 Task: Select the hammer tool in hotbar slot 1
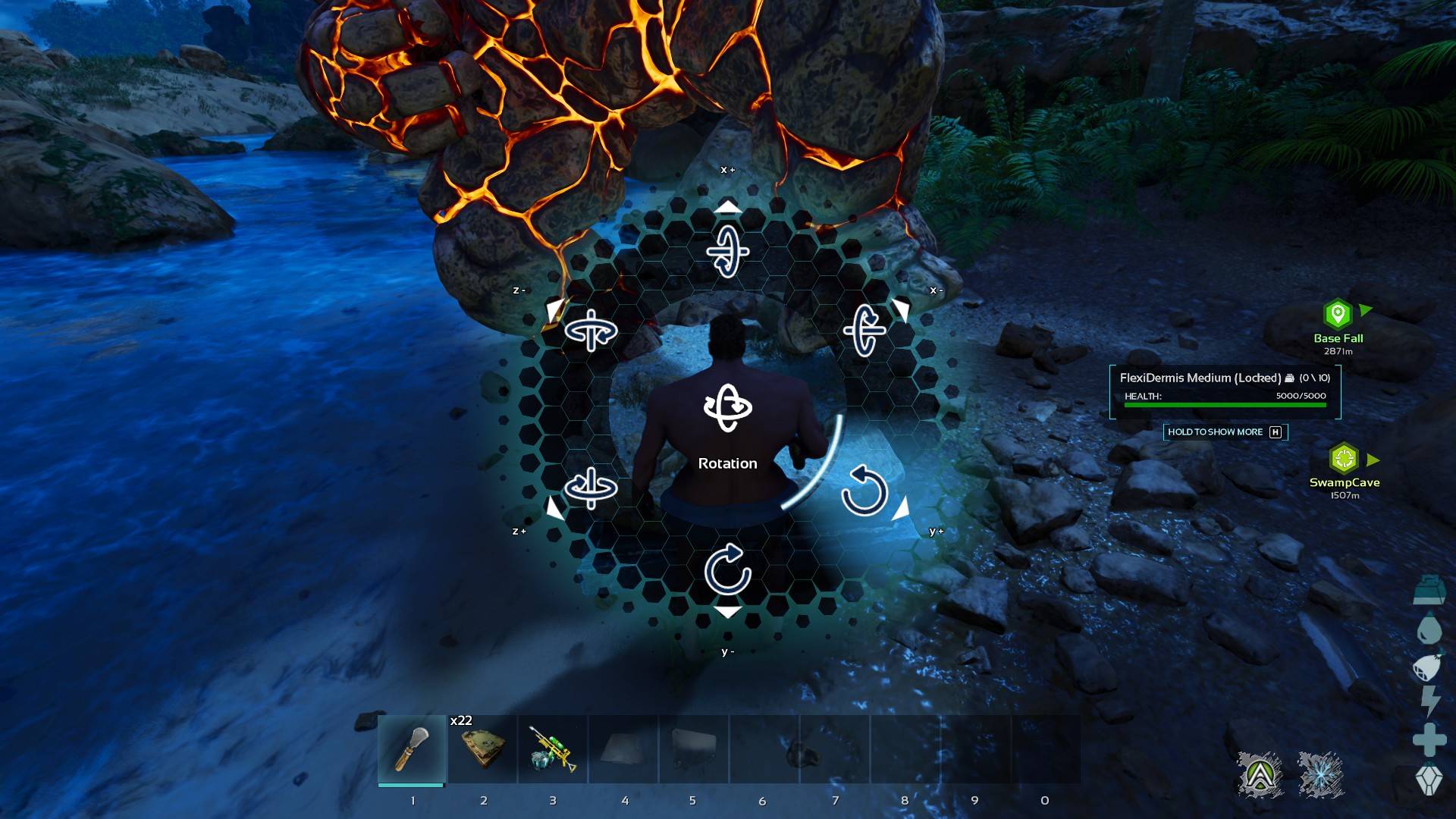412,749
